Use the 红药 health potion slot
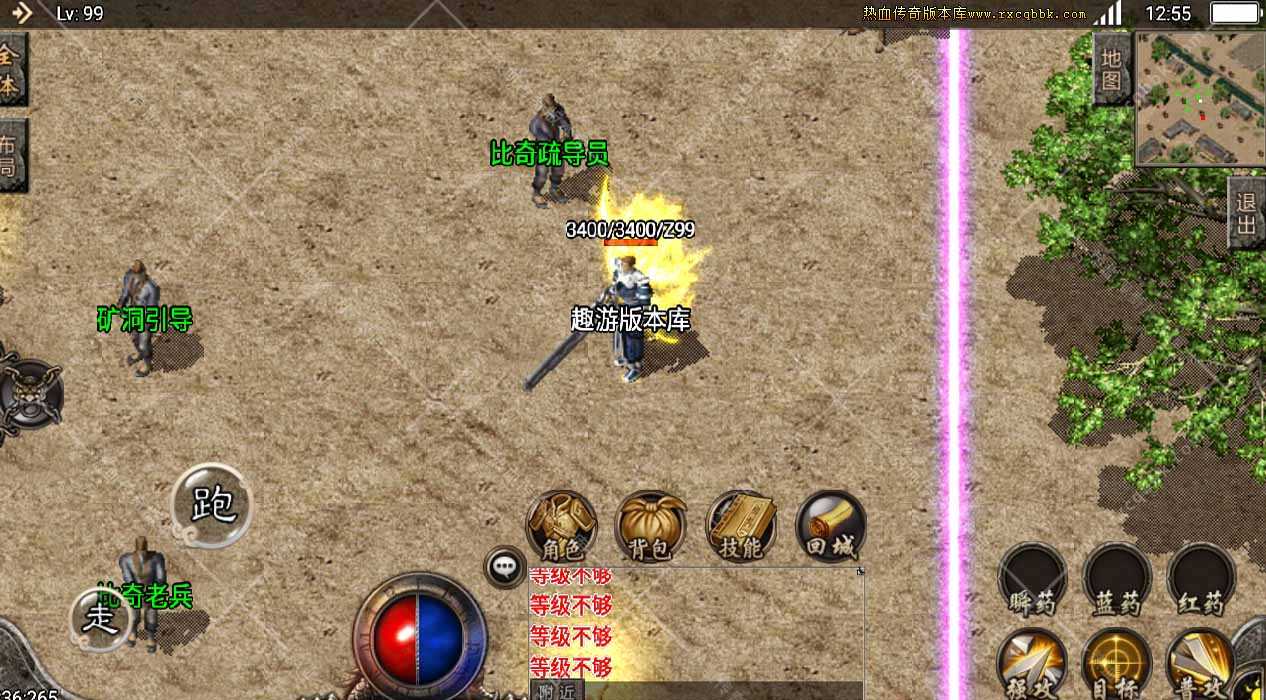 point(1200,579)
